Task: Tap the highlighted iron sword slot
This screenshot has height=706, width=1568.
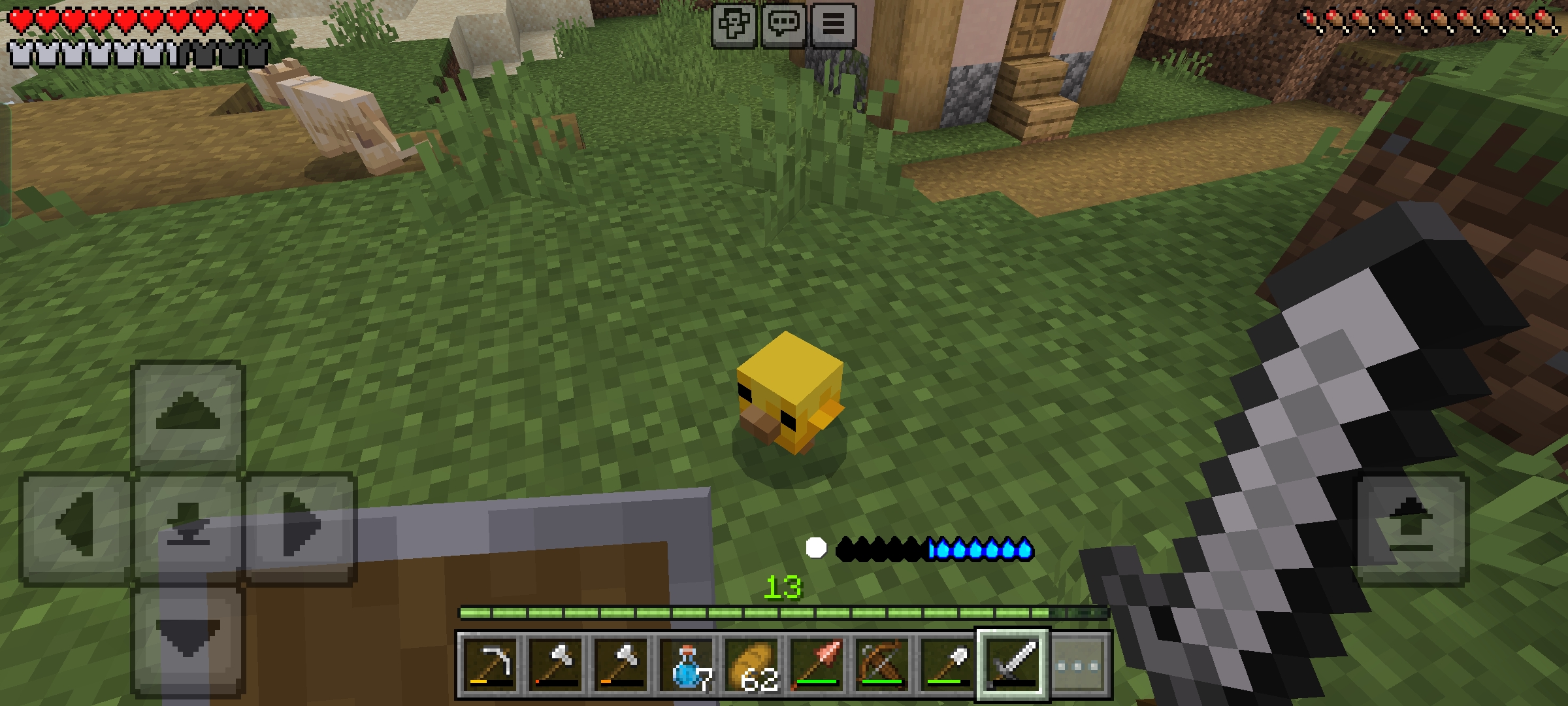Action: (x=1013, y=665)
